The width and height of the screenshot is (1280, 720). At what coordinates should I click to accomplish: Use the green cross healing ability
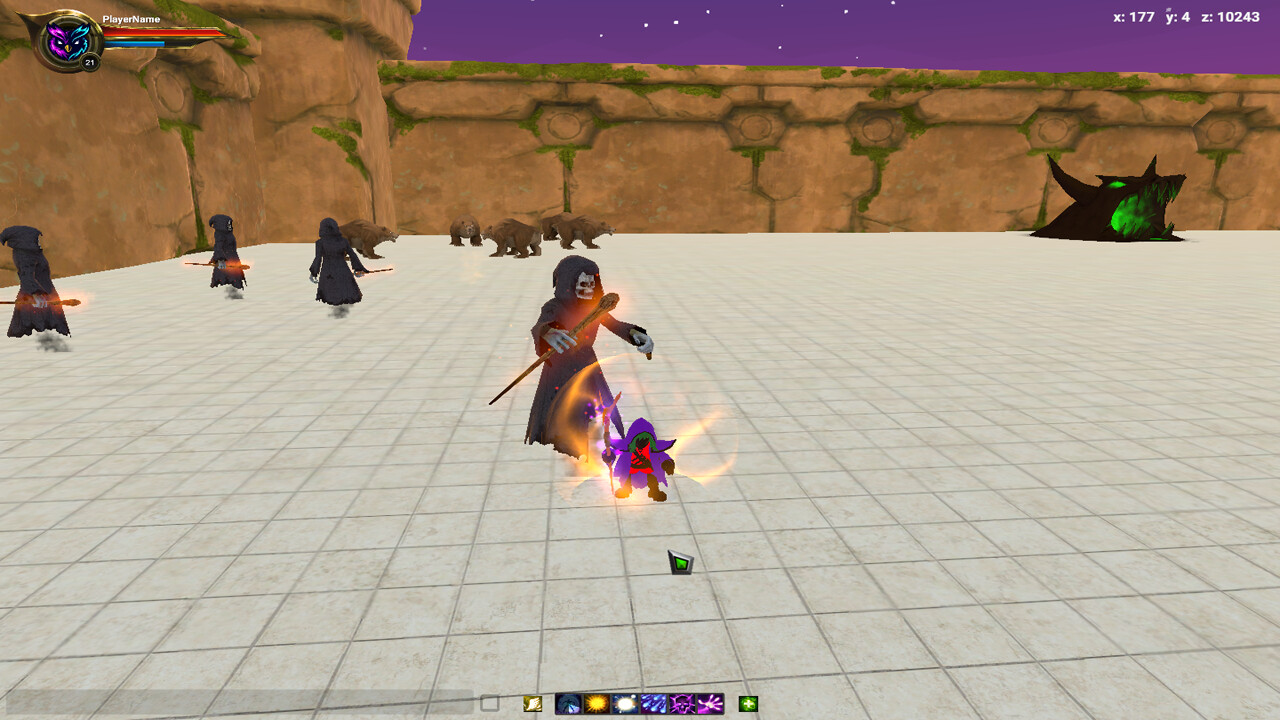pos(747,704)
